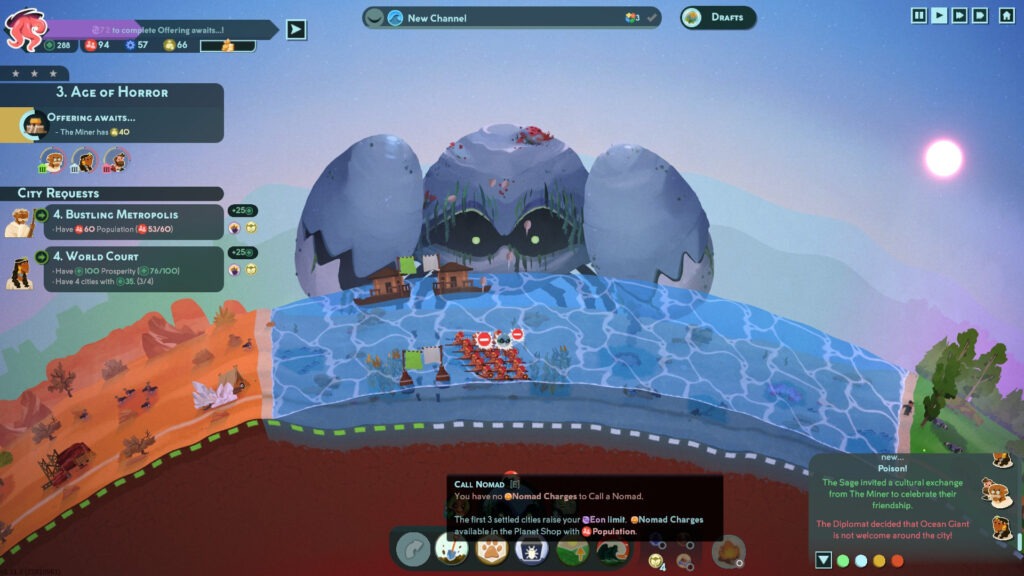
Task: Pause the game speed
Action: tap(918, 15)
